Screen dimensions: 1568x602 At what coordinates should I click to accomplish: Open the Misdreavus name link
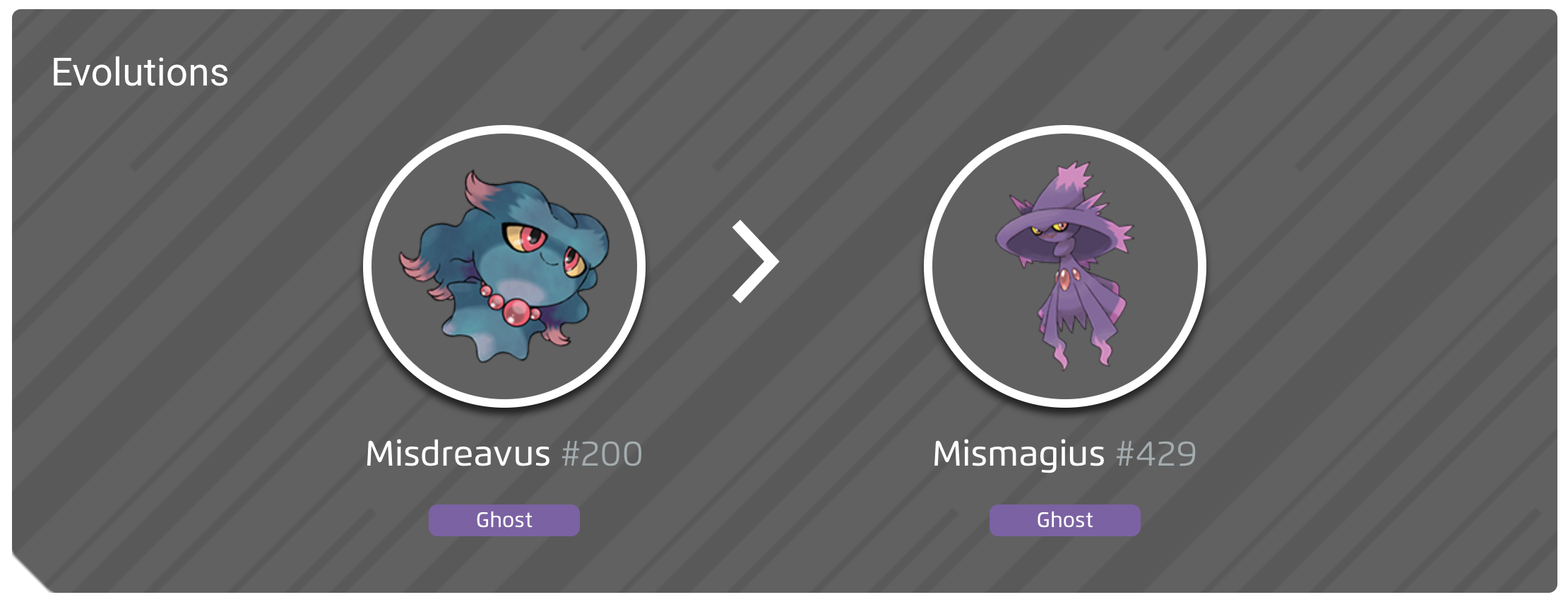456,454
